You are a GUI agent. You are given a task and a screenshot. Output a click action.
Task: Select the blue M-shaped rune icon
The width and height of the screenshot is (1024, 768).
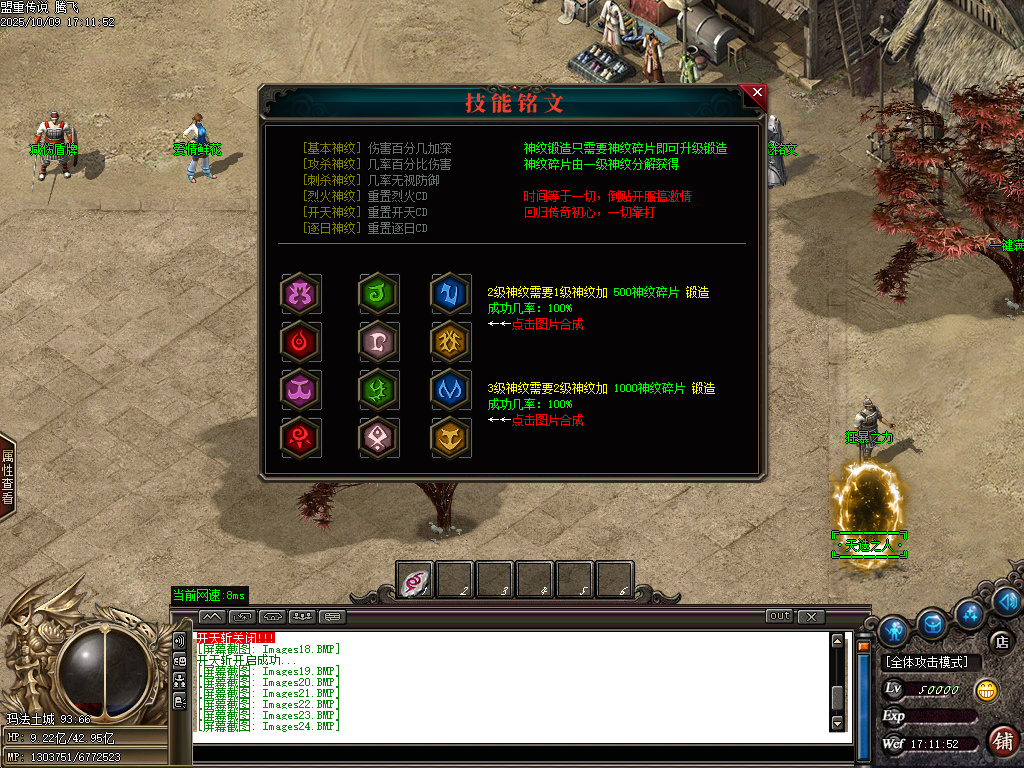449,389
